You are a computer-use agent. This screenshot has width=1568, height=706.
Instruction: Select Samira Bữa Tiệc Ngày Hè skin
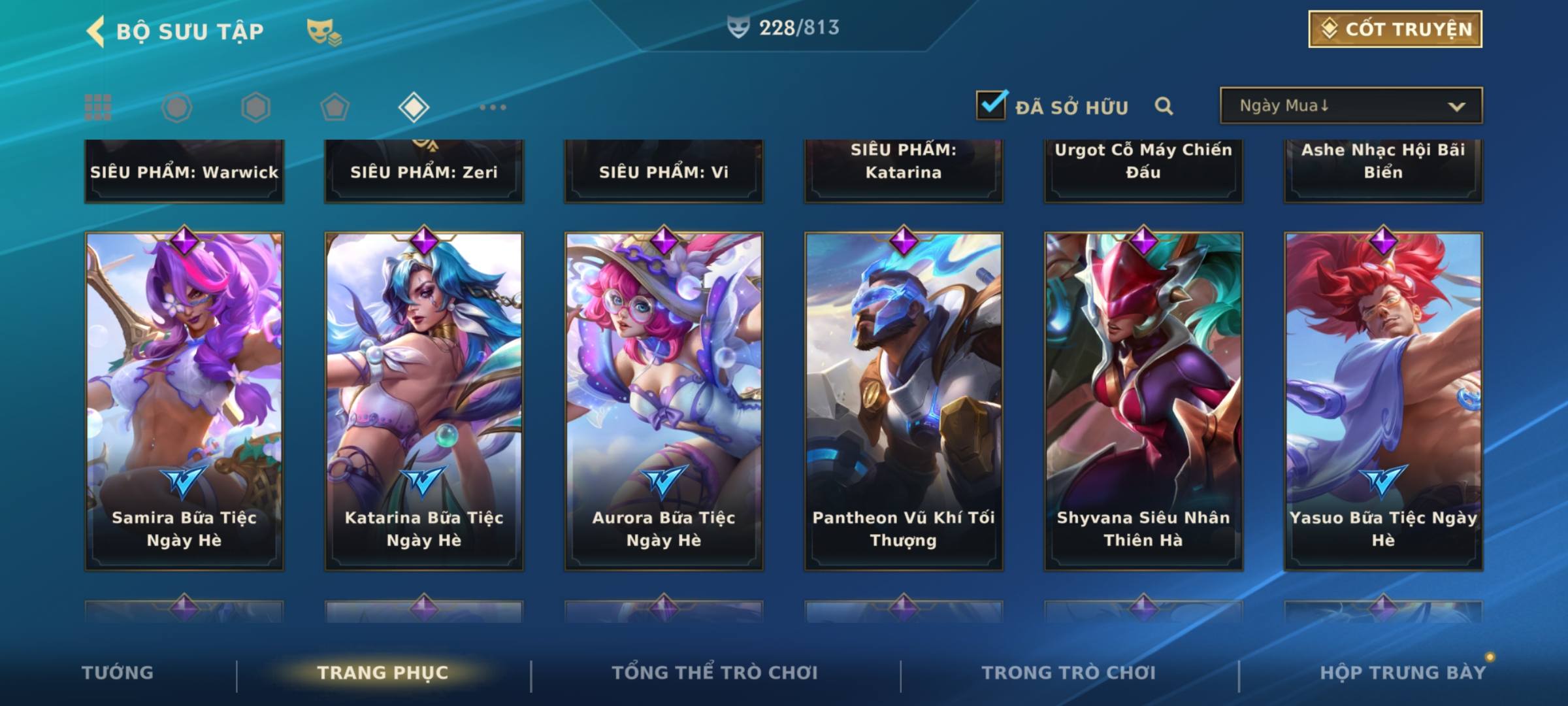coord(184,401)
